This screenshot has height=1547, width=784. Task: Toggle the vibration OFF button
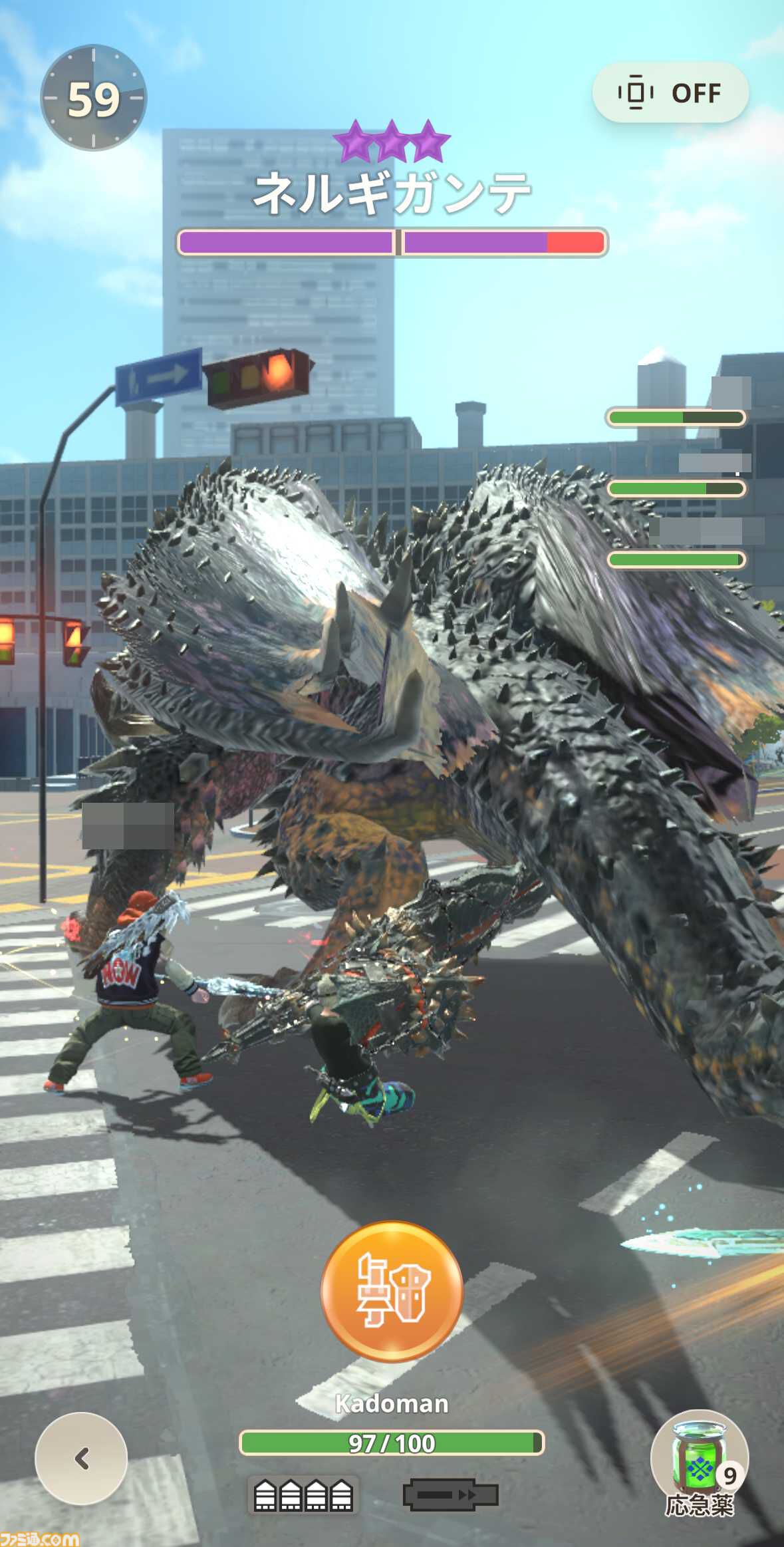(x=670, y=92)
